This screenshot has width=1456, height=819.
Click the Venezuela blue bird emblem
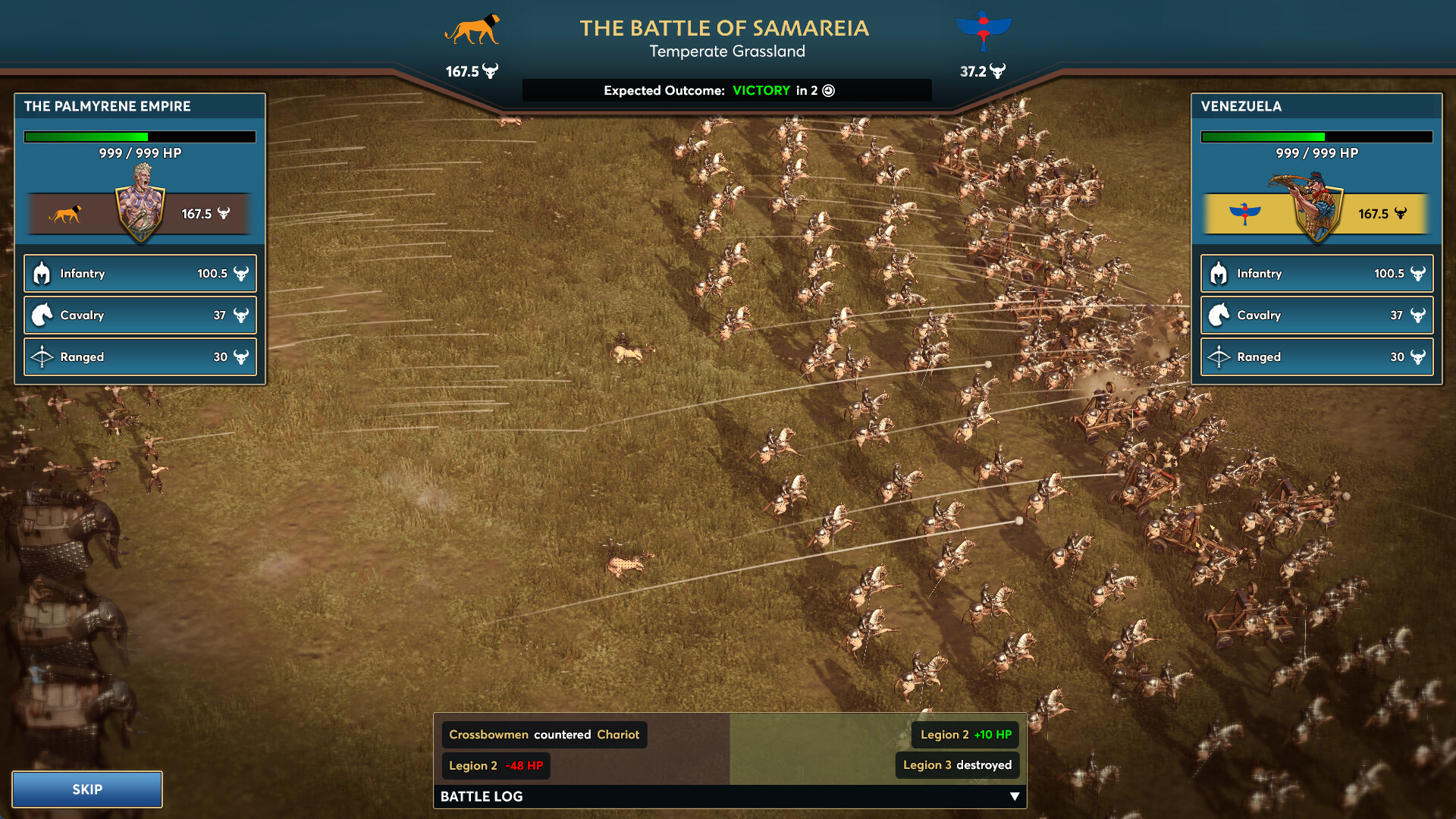(x=984, y=29)
